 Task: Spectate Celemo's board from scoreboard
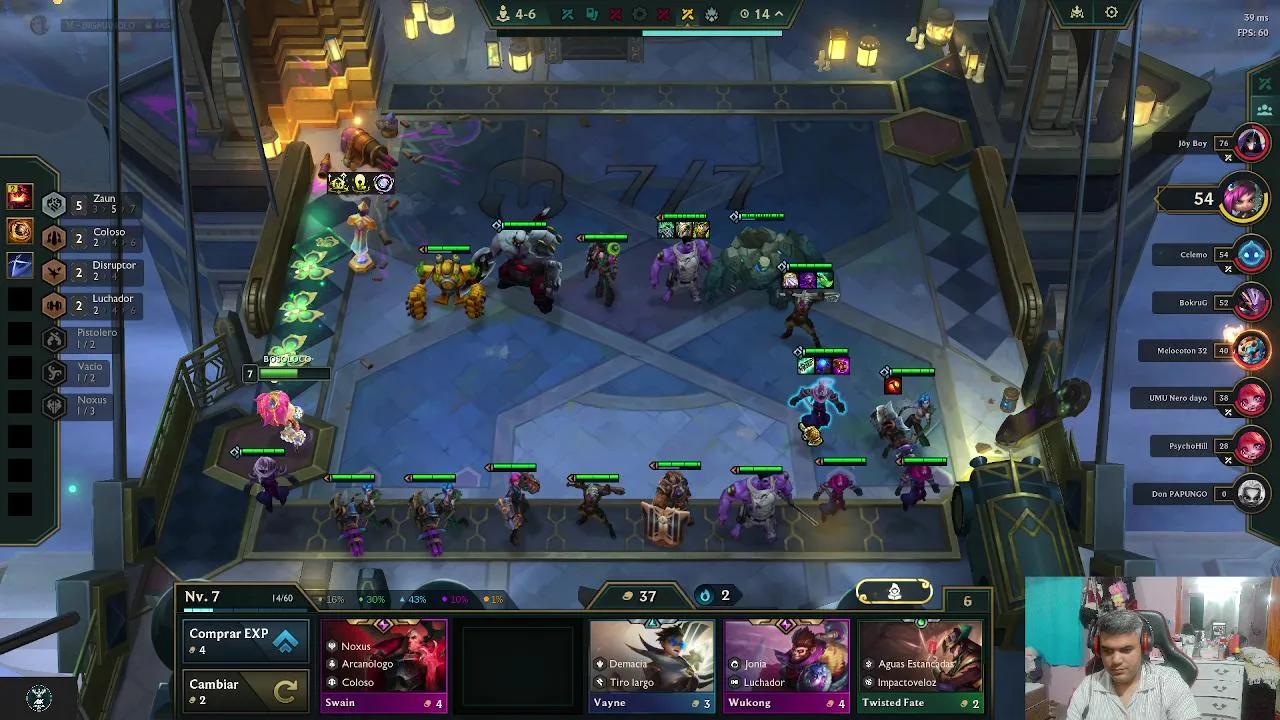1251,255
